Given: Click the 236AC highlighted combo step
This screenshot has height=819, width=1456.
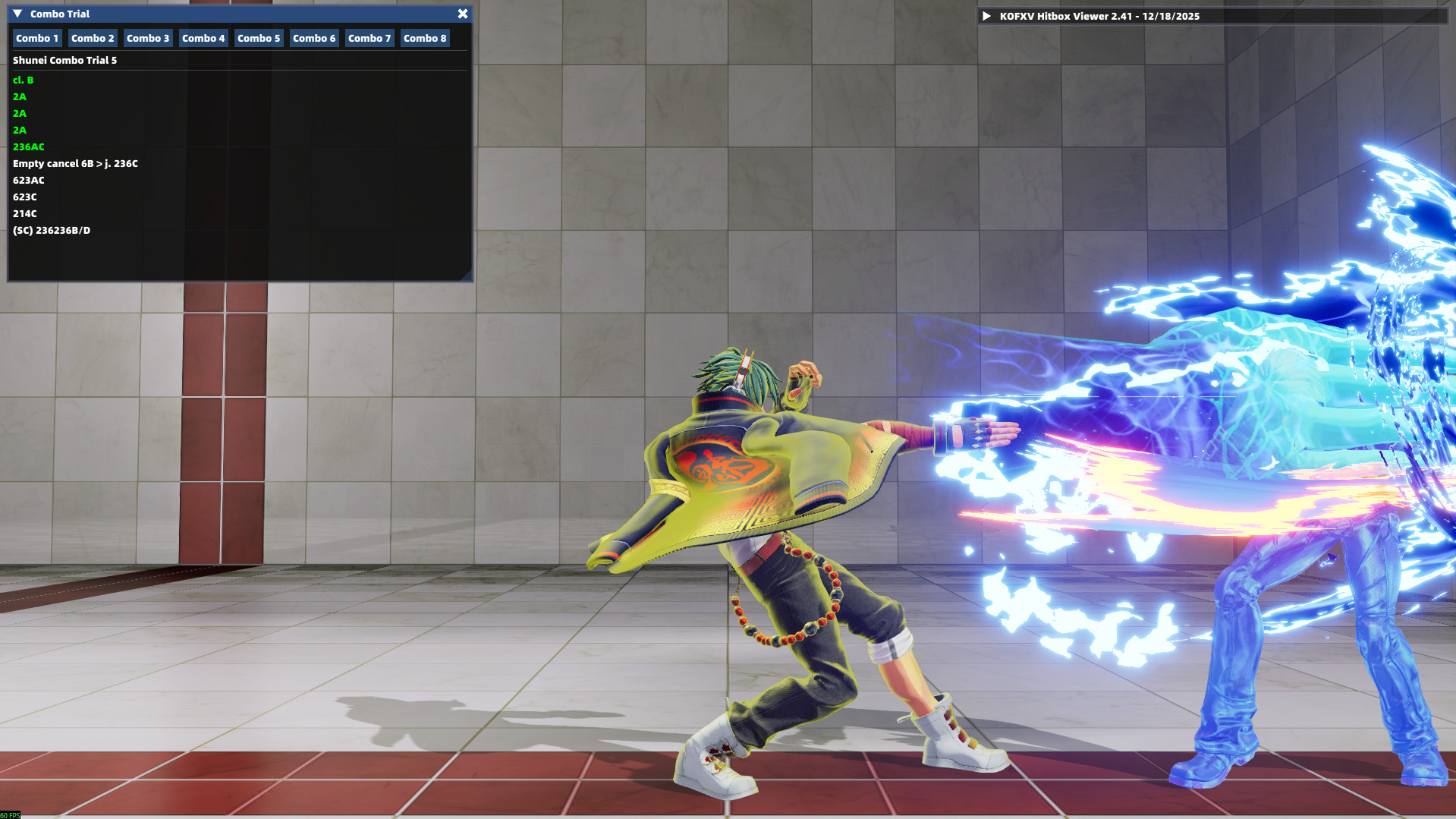Looking at the screenshot, I should 28,146.
